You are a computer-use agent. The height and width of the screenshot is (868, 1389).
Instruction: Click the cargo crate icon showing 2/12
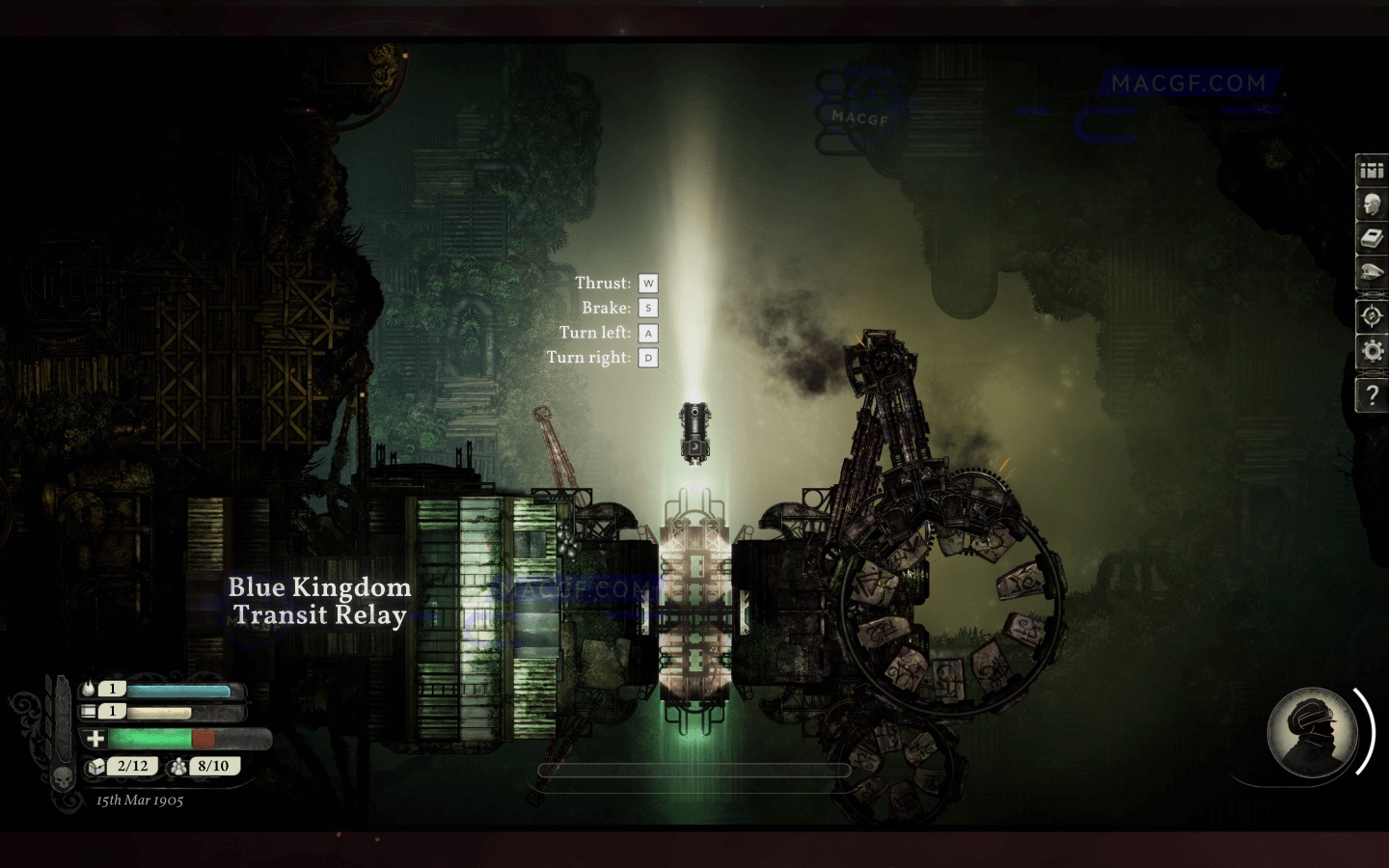tap(94, 766)
